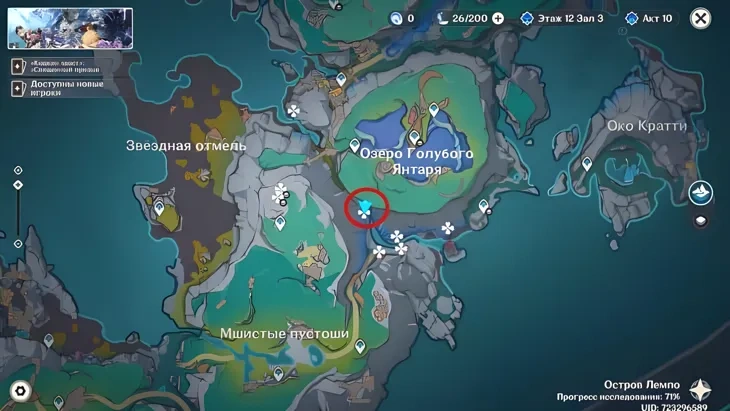
Task: Add Original Resin with the plus button
Action: [x=497, y=18]
